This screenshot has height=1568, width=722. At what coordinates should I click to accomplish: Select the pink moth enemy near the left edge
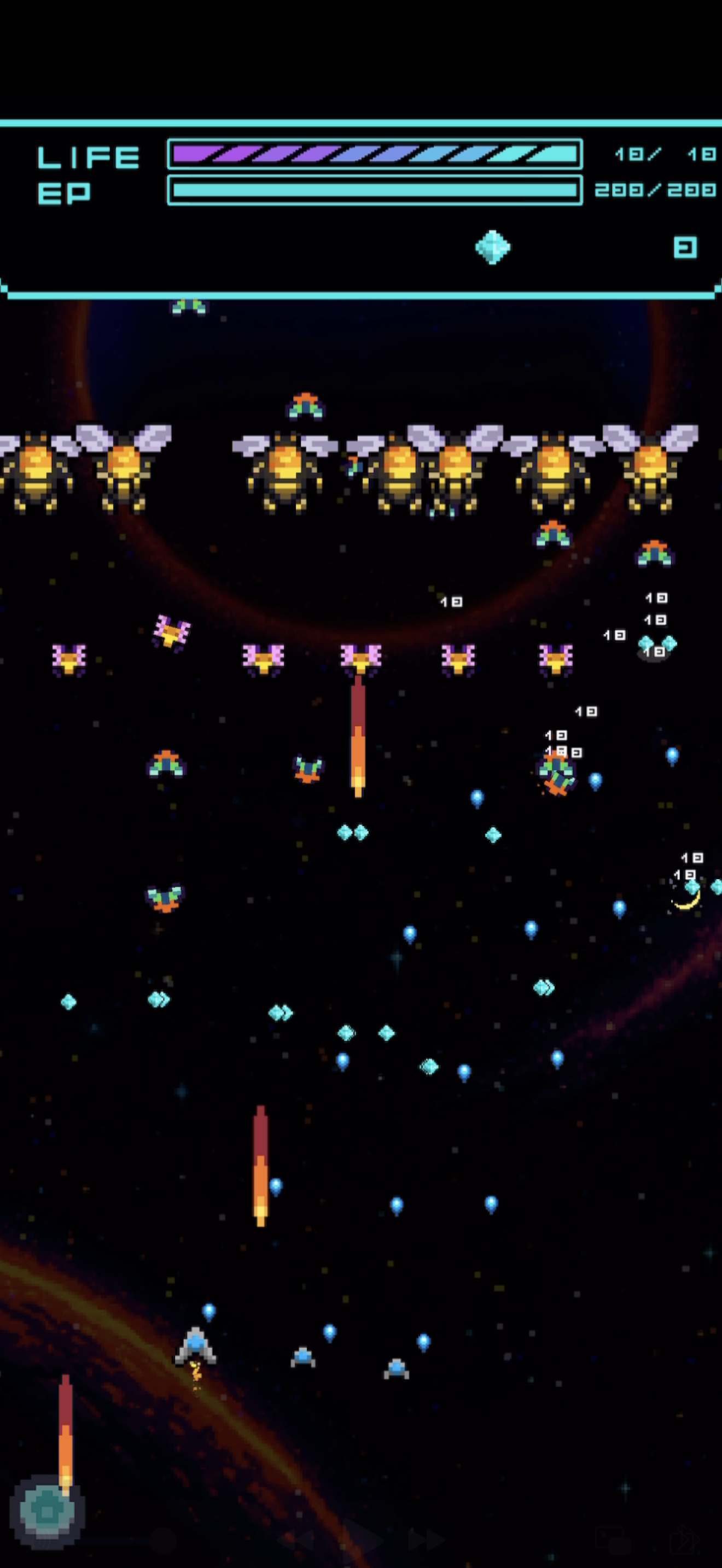click(x=70, y=659)
